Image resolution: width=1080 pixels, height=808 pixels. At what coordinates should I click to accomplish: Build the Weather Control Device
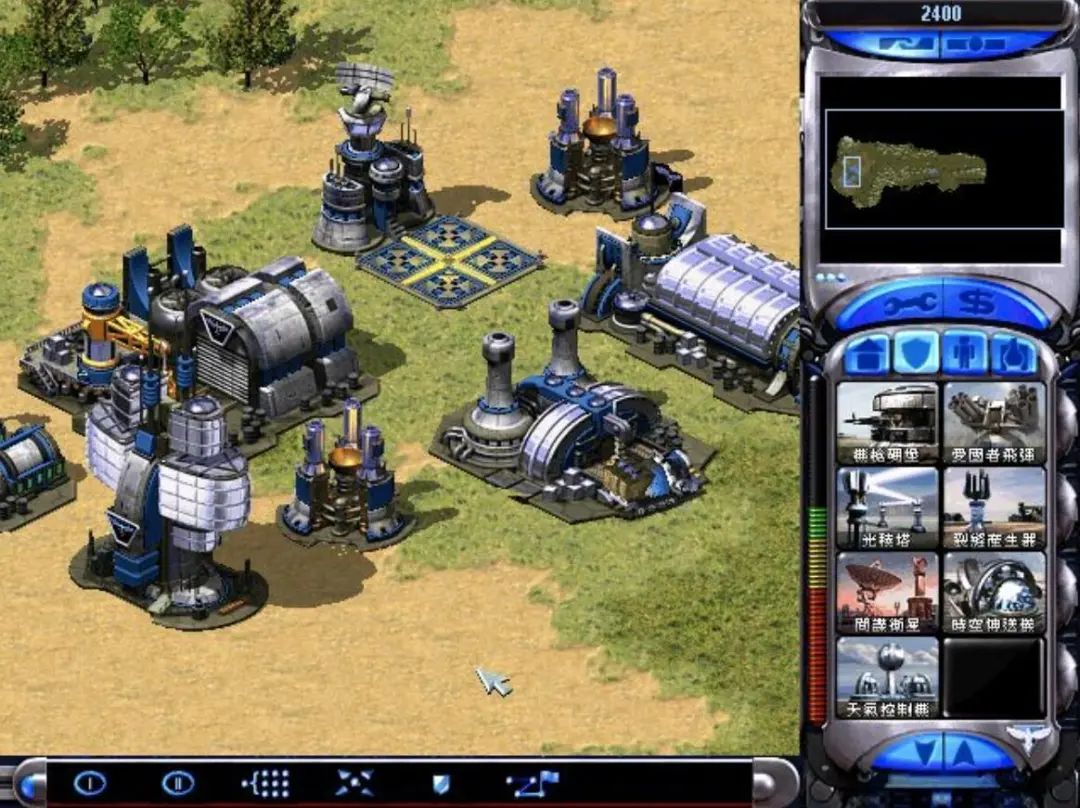887,677
